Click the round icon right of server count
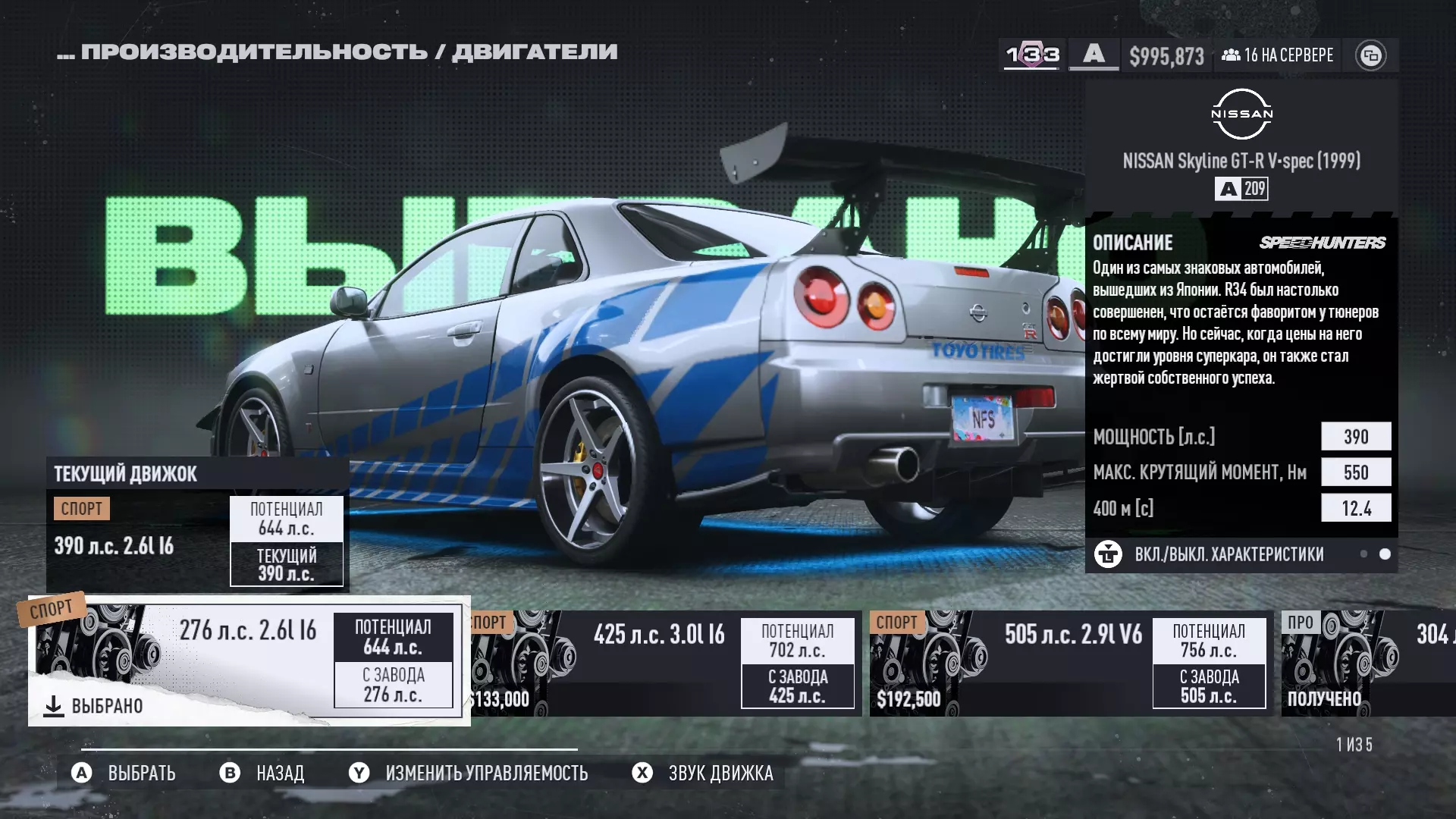 [1370, 55]
